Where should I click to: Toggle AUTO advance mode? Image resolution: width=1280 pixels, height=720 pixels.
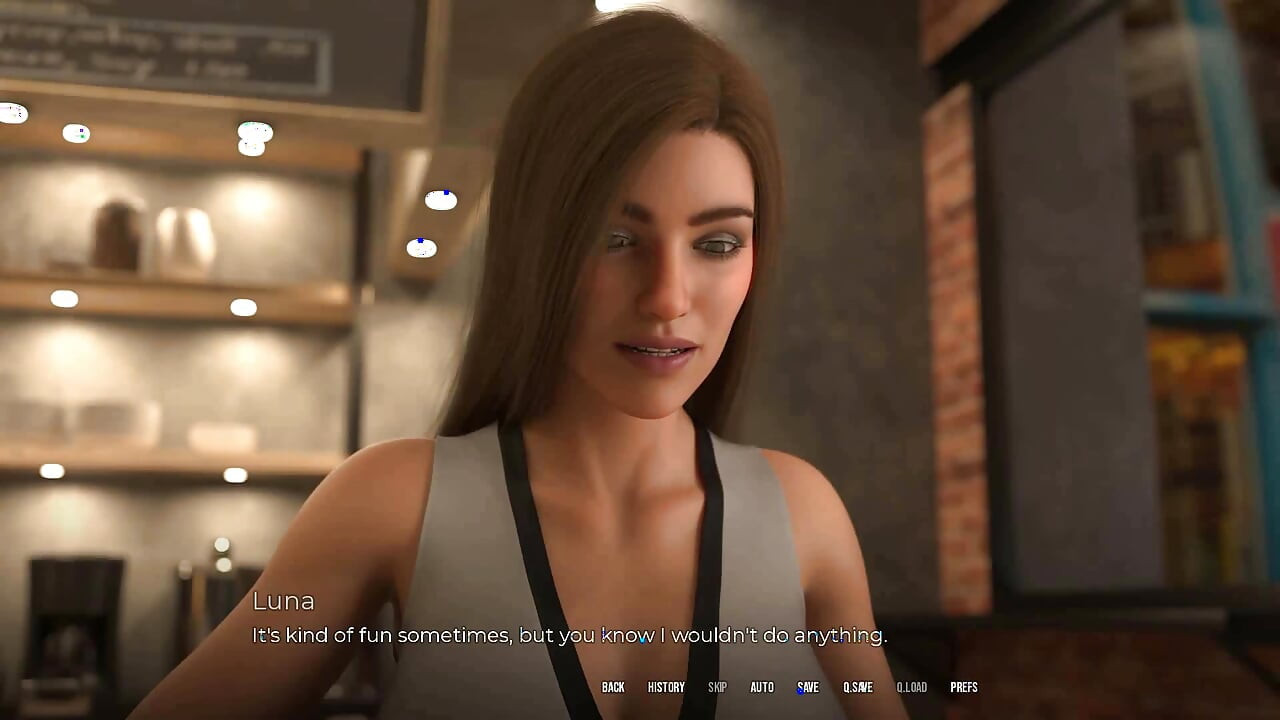click(x=762, y=687)
